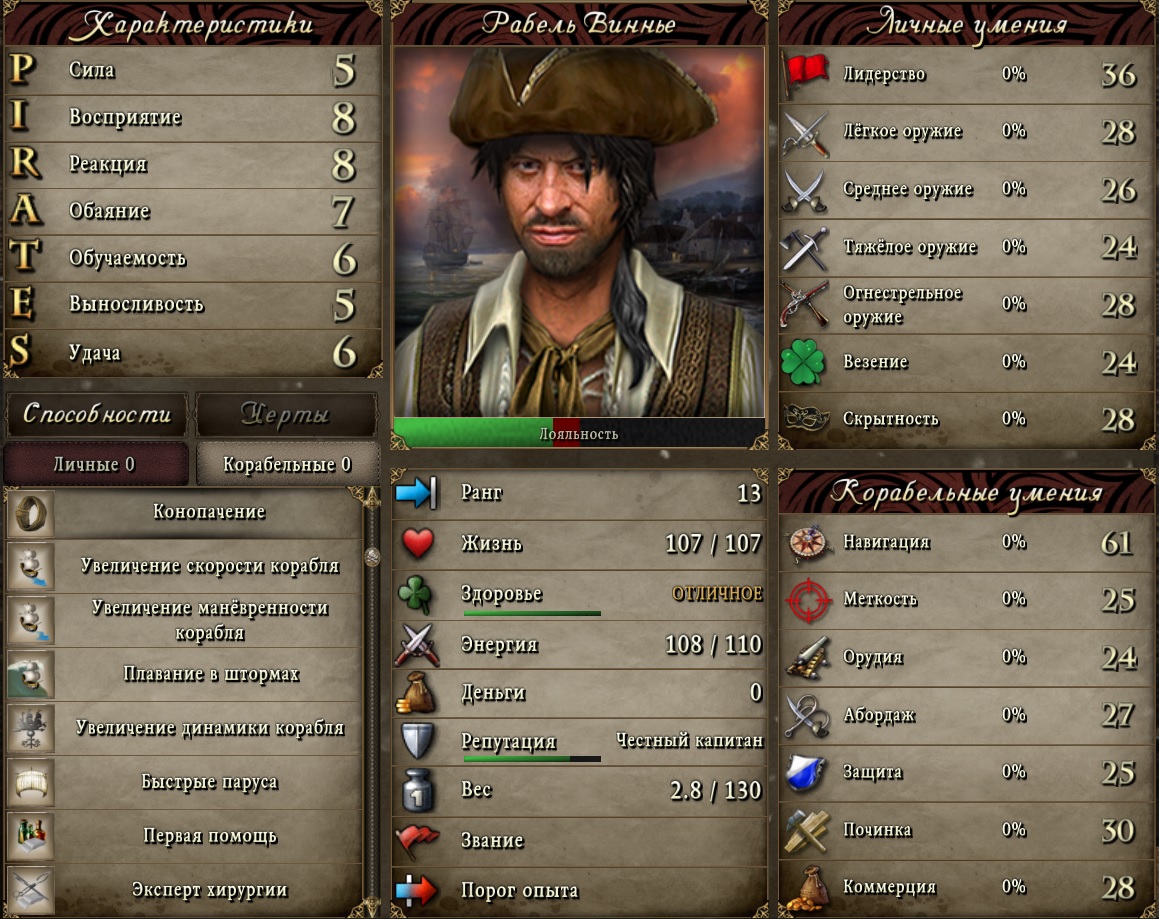Pick the Плавание в штормах ability
The height and width of the screenshot is (919, 1159).
click(208, 674)
